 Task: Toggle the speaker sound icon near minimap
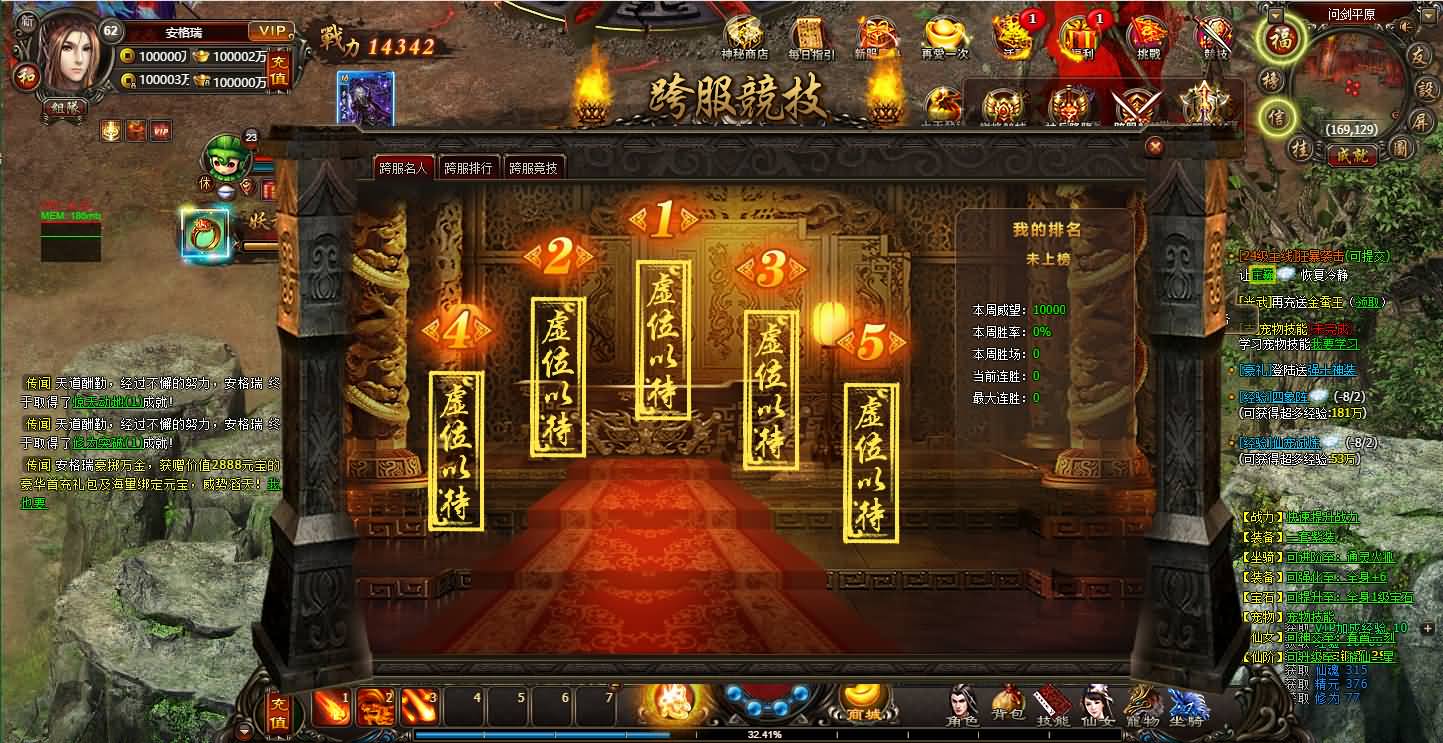point(1404,27)
